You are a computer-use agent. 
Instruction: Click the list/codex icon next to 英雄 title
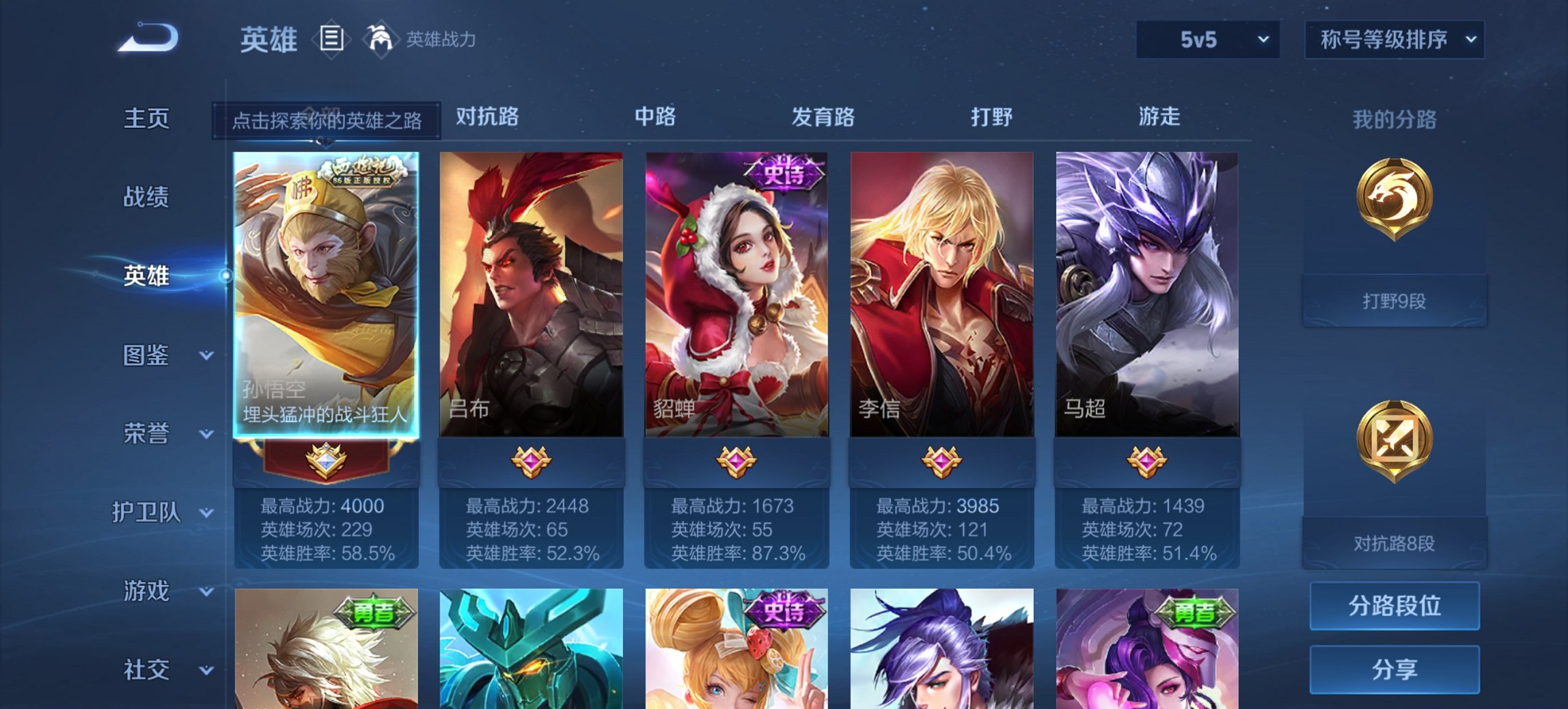329,39
